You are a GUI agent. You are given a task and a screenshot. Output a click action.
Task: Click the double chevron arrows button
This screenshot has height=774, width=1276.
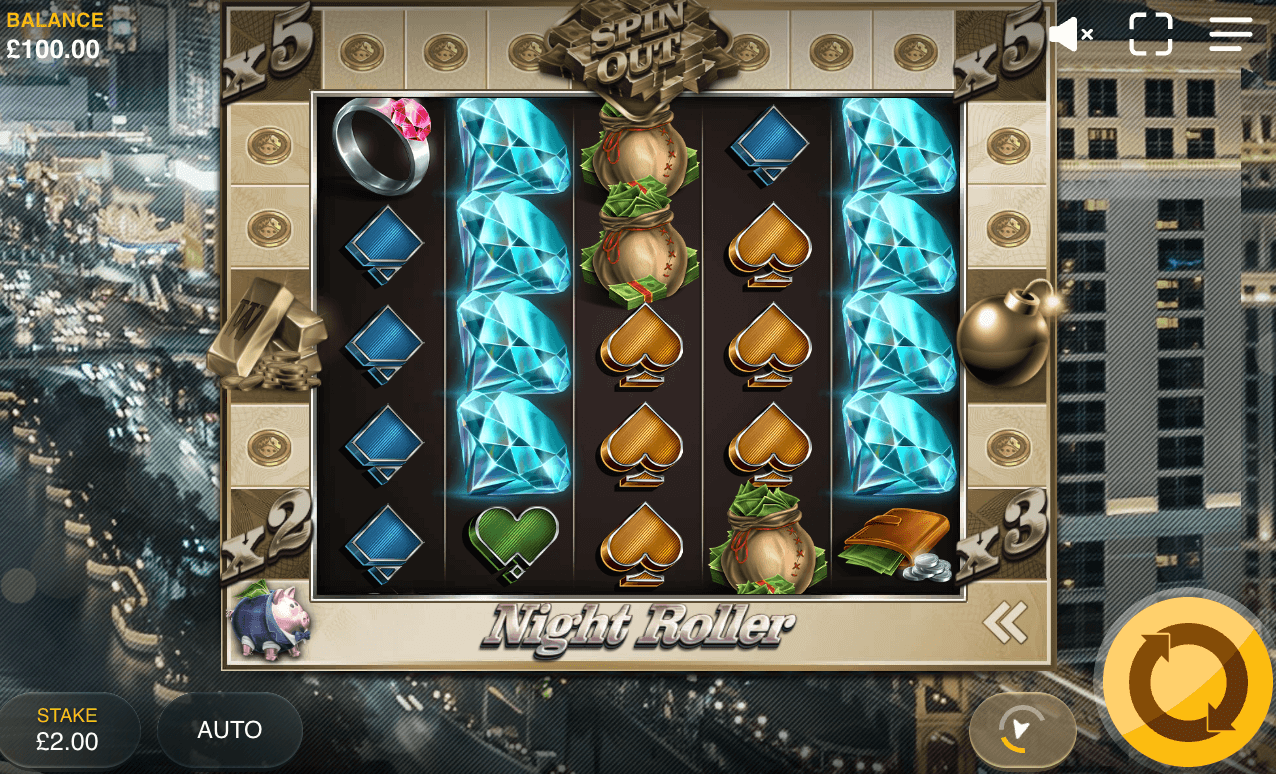coord(1005,623)
